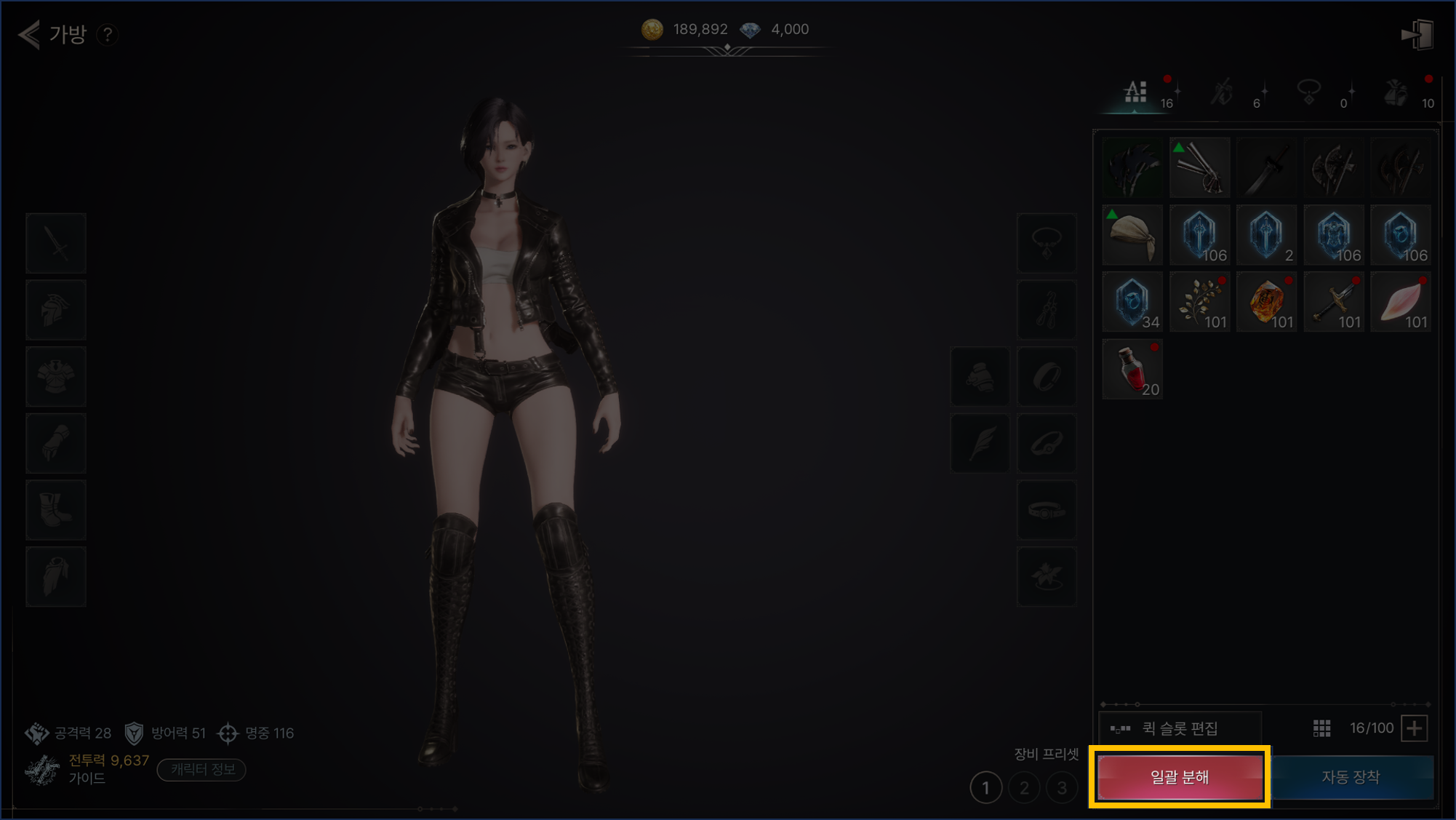1456x820 pixels.
Task: Select equipment preset 1
Action: click(x=985, y=787)
